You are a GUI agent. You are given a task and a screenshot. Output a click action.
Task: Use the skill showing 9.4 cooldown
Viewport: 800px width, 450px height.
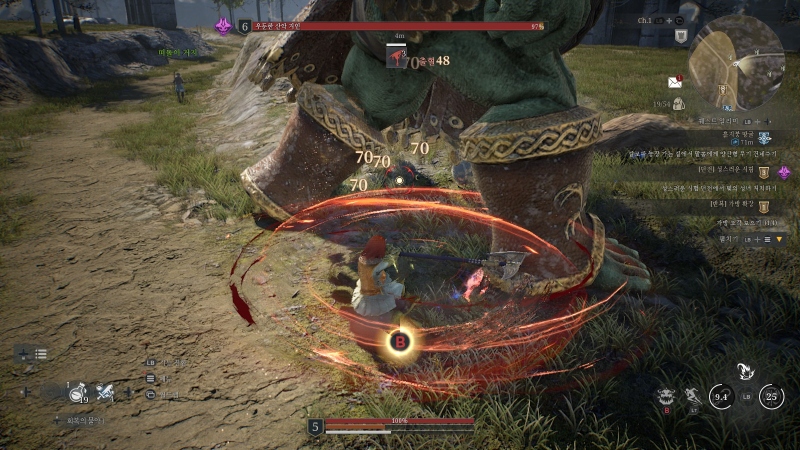tap(721, 397)
